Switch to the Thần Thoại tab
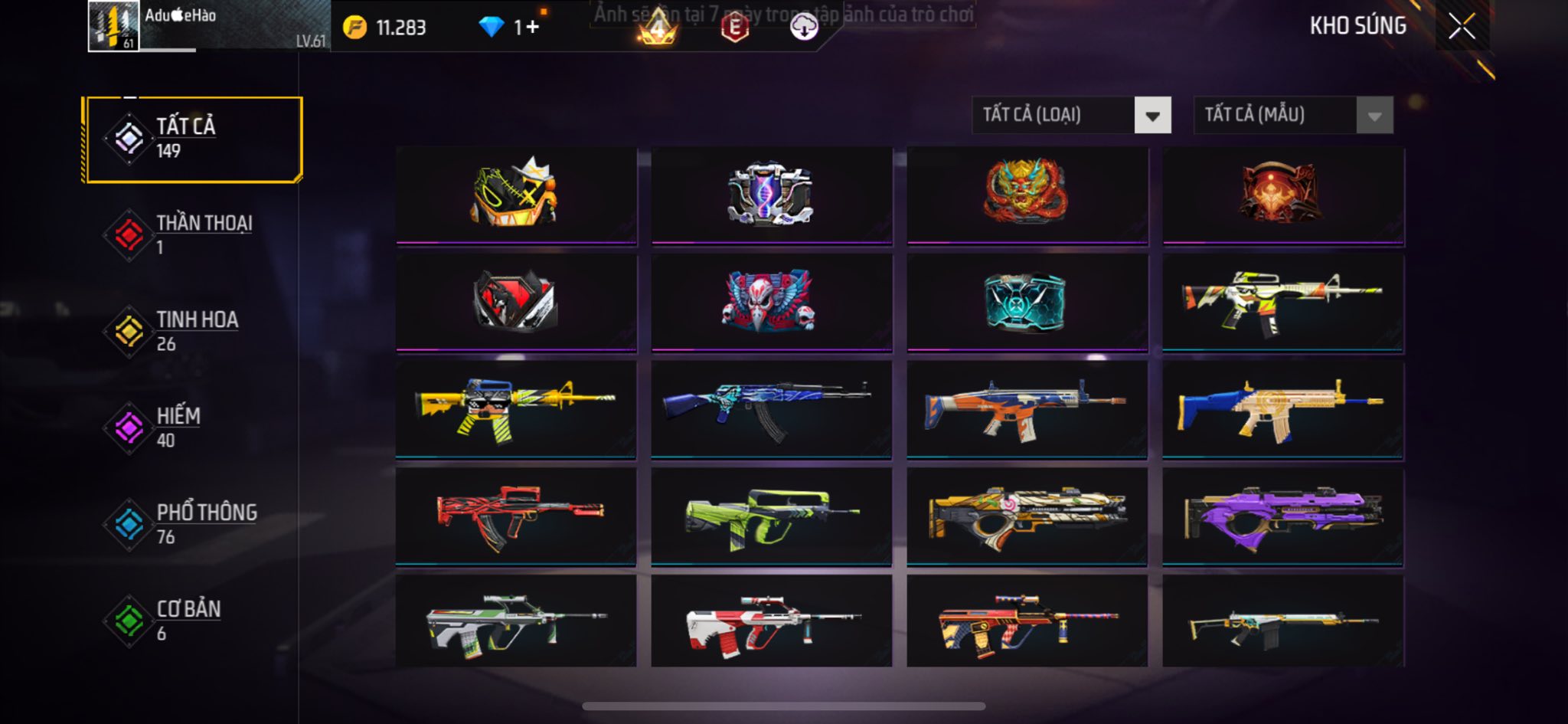The width and height of the screenshot is (1568, 724). 193,235
